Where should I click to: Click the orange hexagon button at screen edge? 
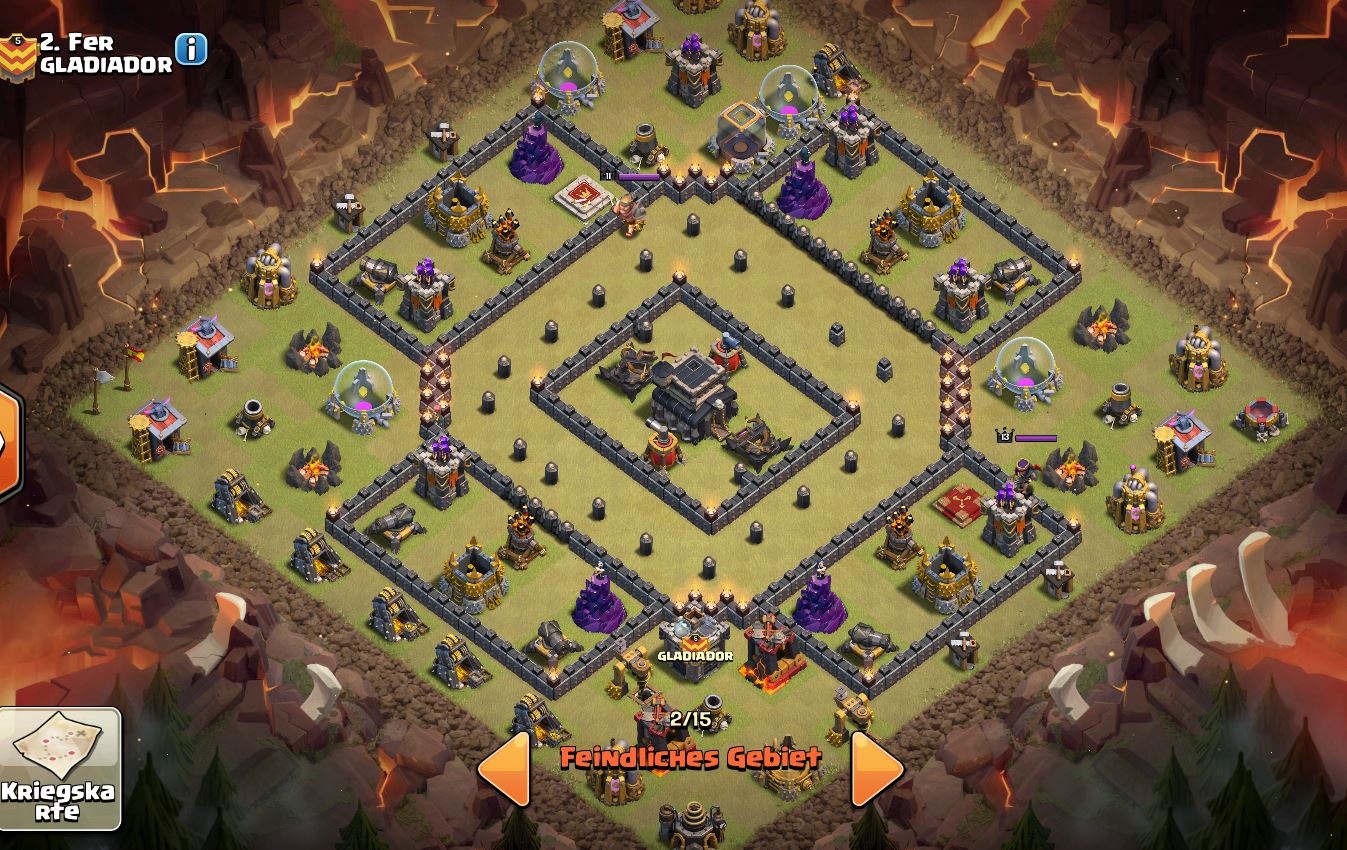8,441
